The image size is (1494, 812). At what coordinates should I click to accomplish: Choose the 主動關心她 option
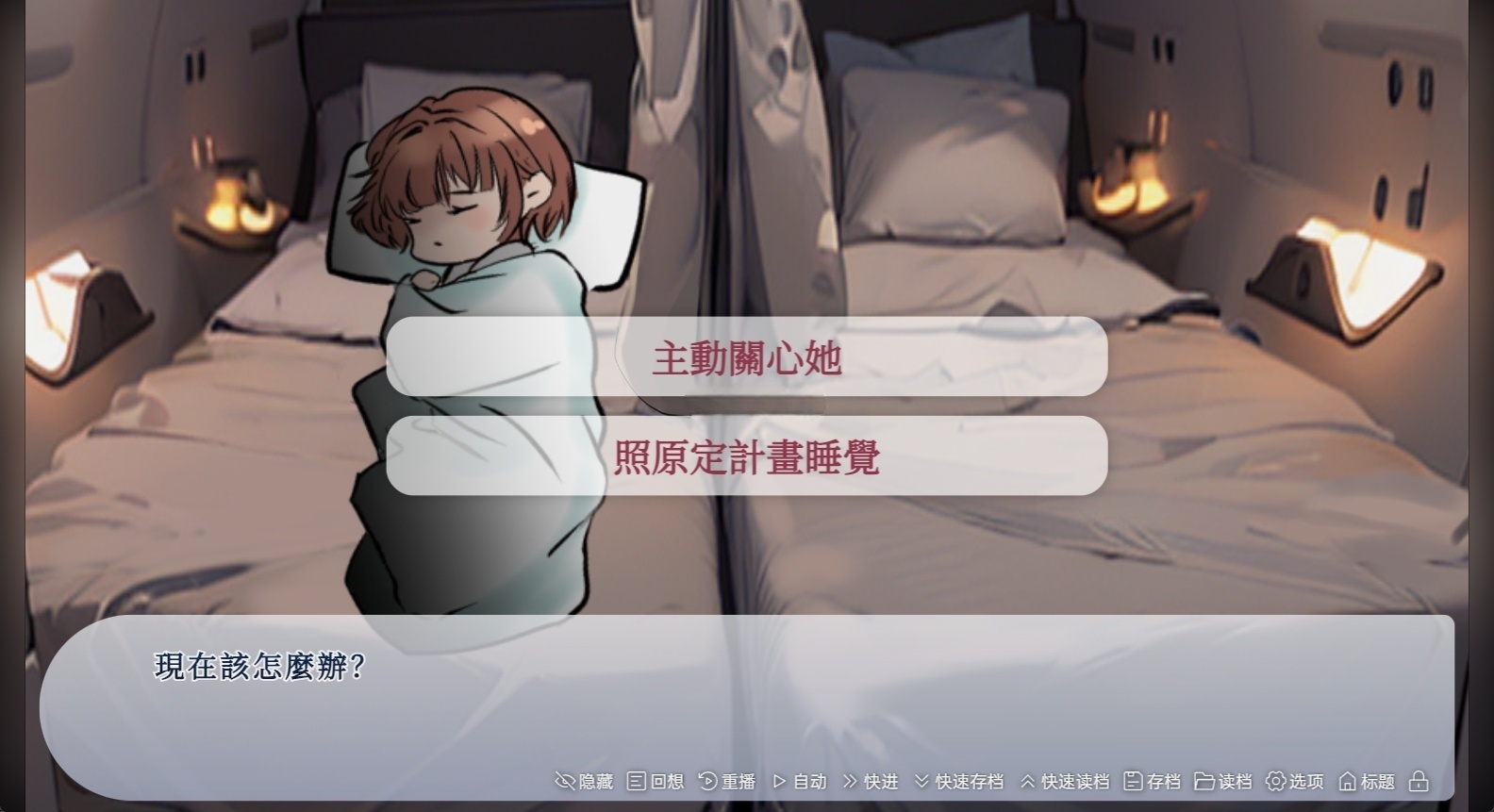(747, 358)
